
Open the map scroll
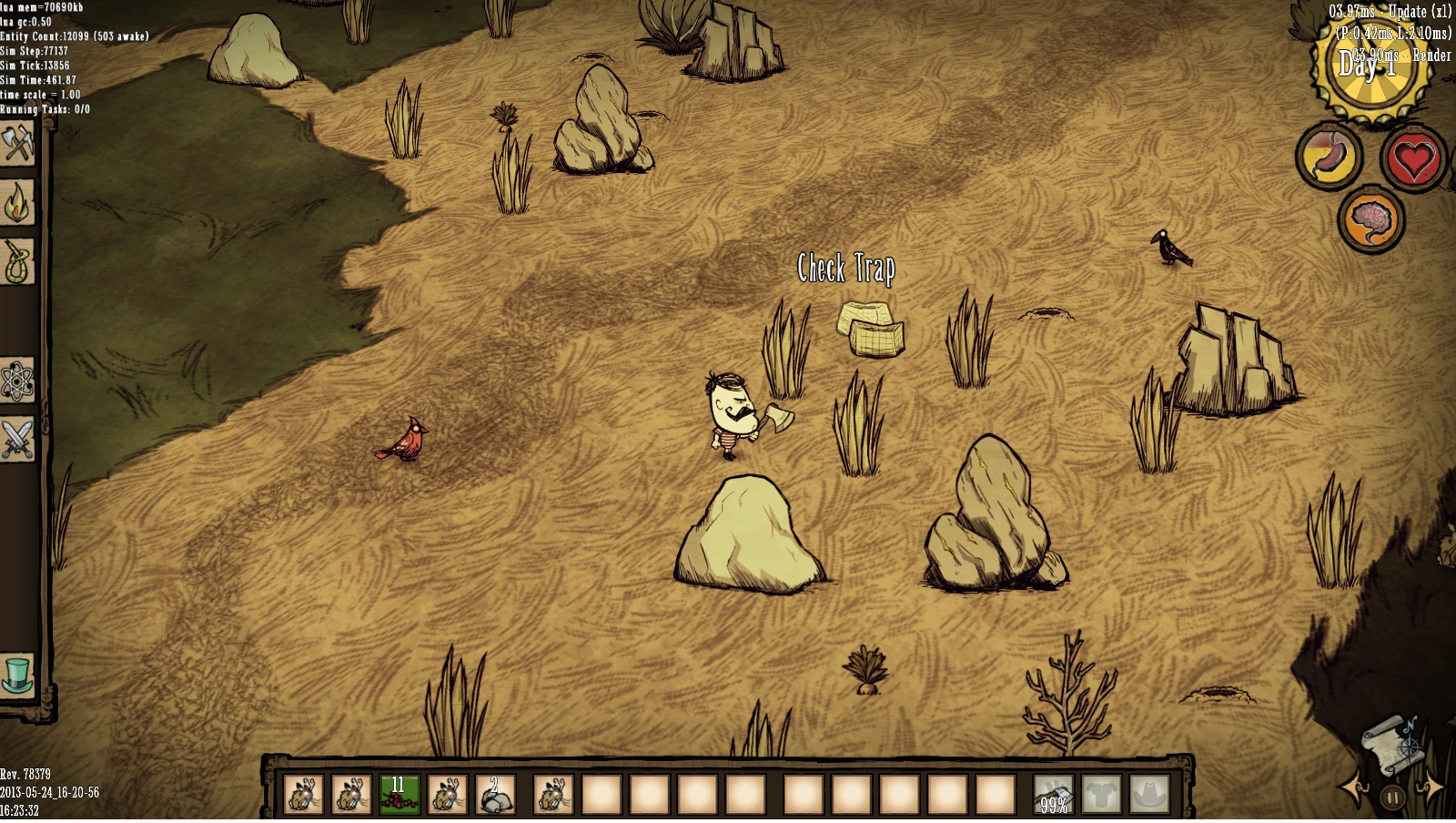(1392, 742)
